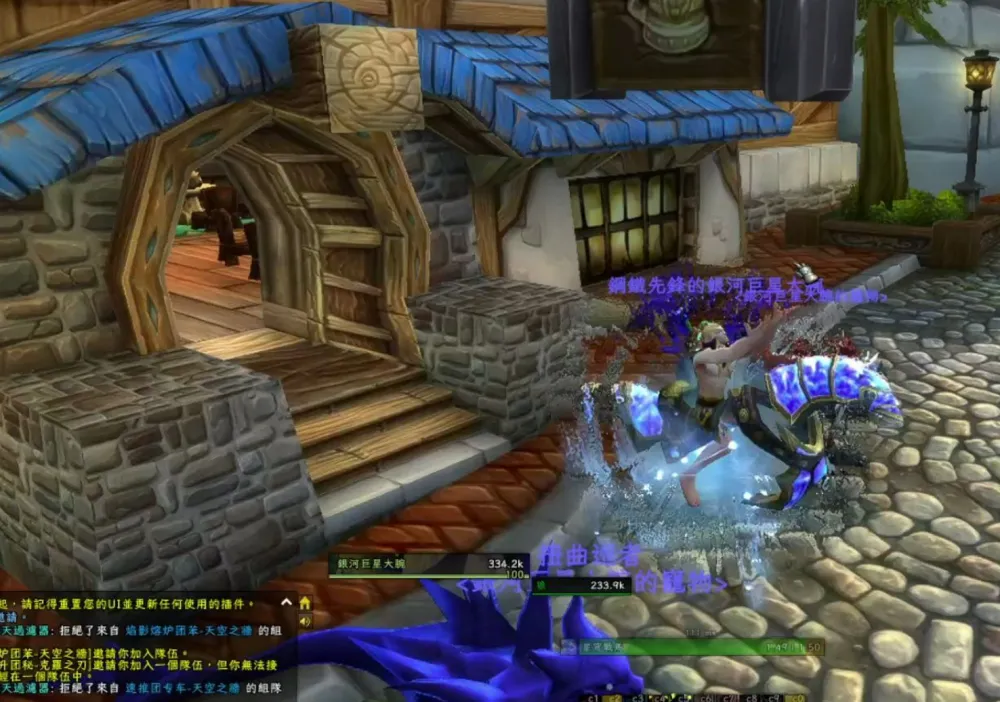Select the pet frame showing 233.9k
1000x702 pixels.
coord(581,586)
